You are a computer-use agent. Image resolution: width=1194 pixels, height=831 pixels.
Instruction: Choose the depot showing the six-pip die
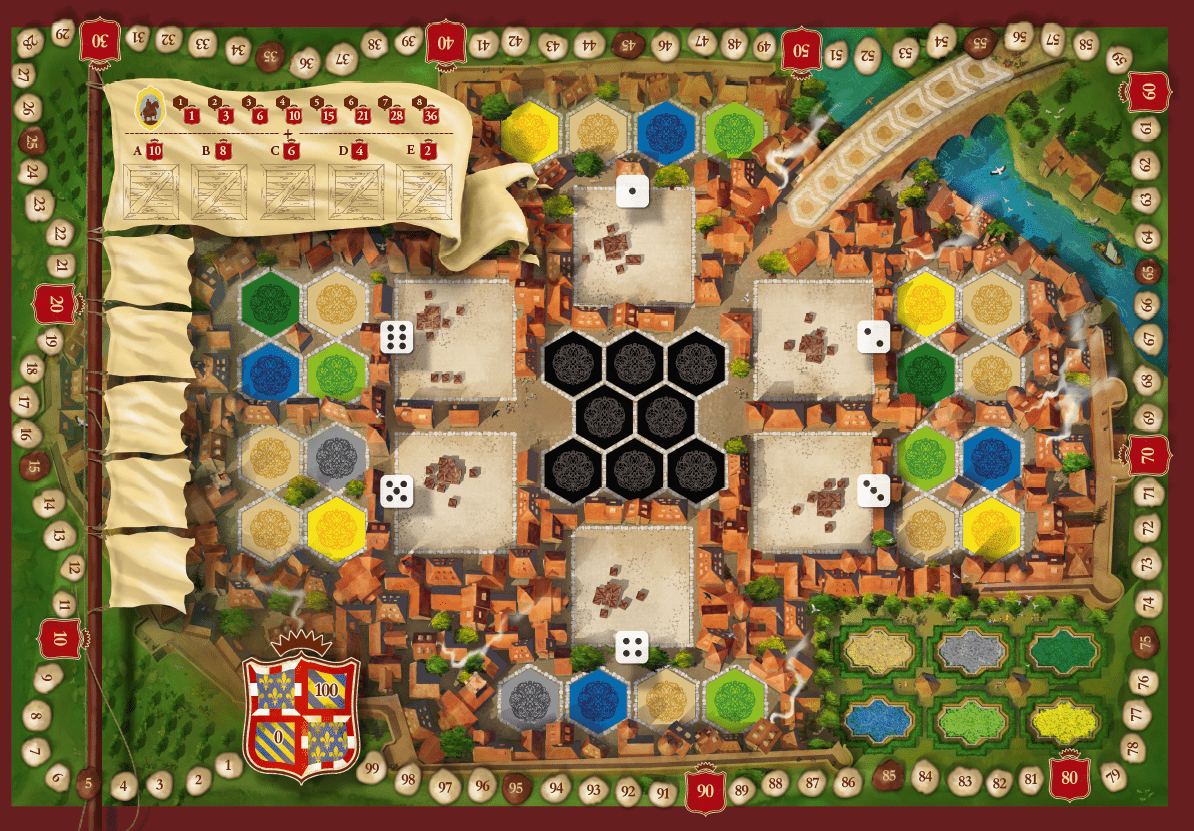tap(455, 339)
